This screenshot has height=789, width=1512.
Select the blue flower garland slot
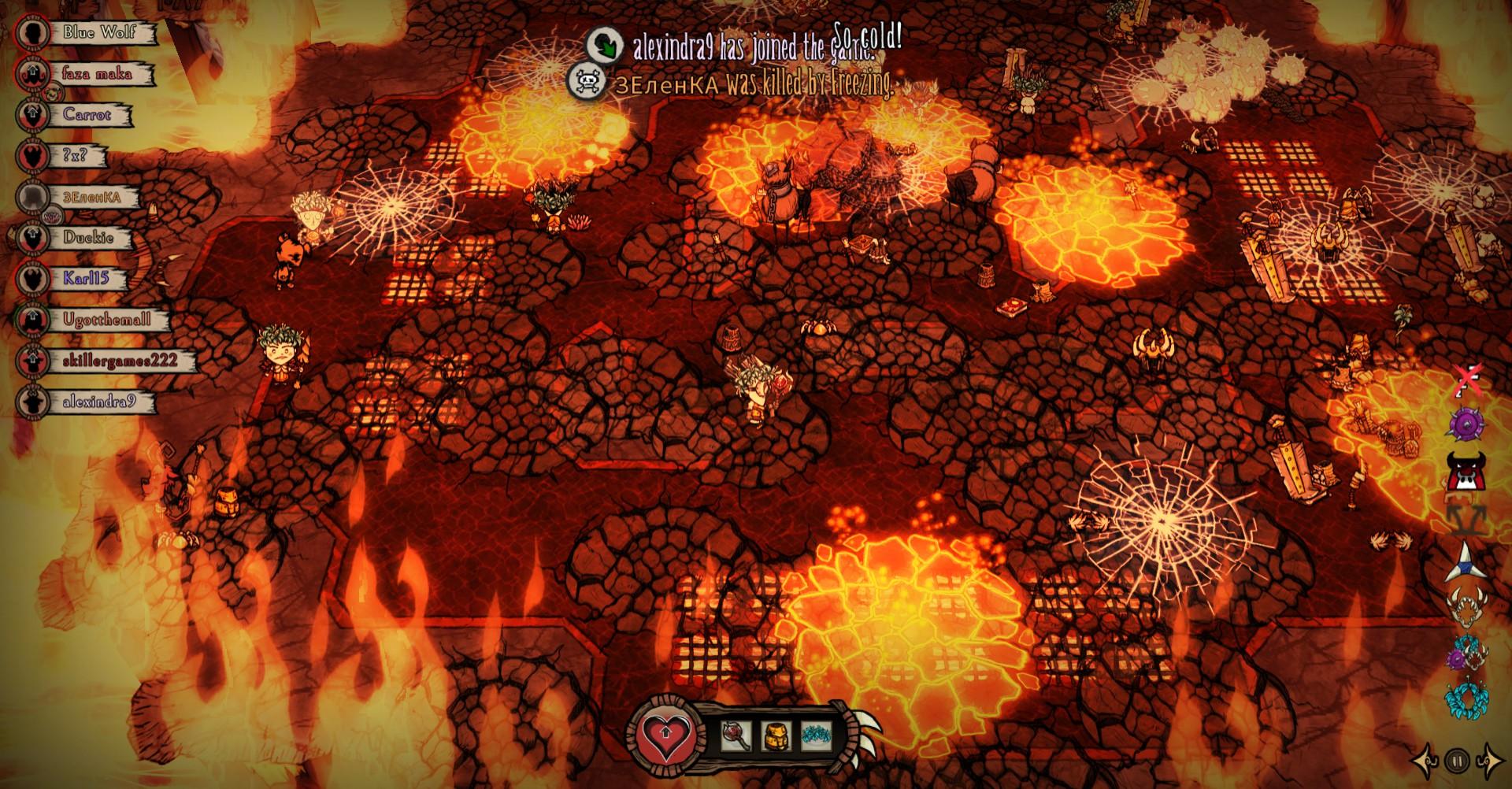coord(816,735)
